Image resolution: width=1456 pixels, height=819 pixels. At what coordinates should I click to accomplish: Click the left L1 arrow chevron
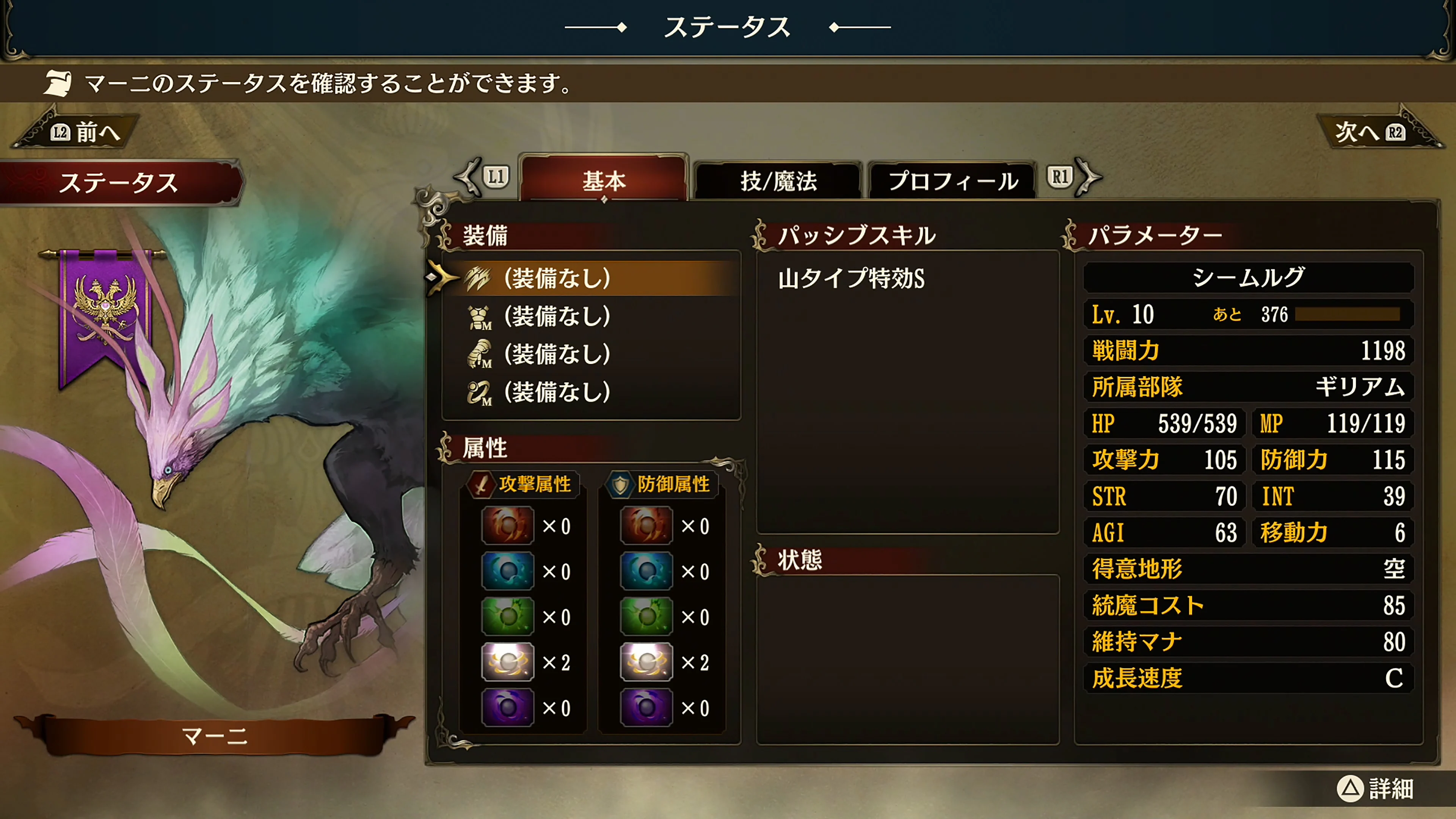(467, 178)
